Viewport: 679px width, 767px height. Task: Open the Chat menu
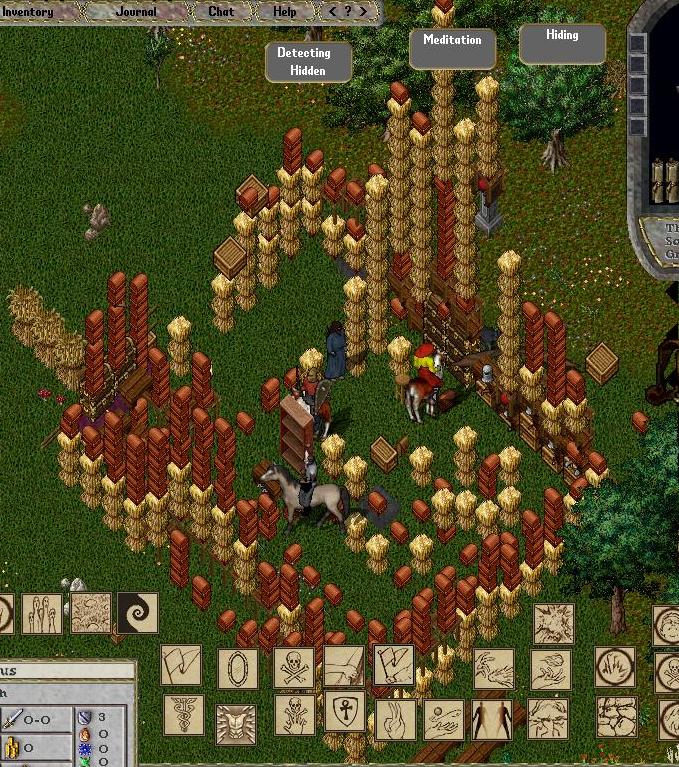pyautogui.click(x=221, y=12)
